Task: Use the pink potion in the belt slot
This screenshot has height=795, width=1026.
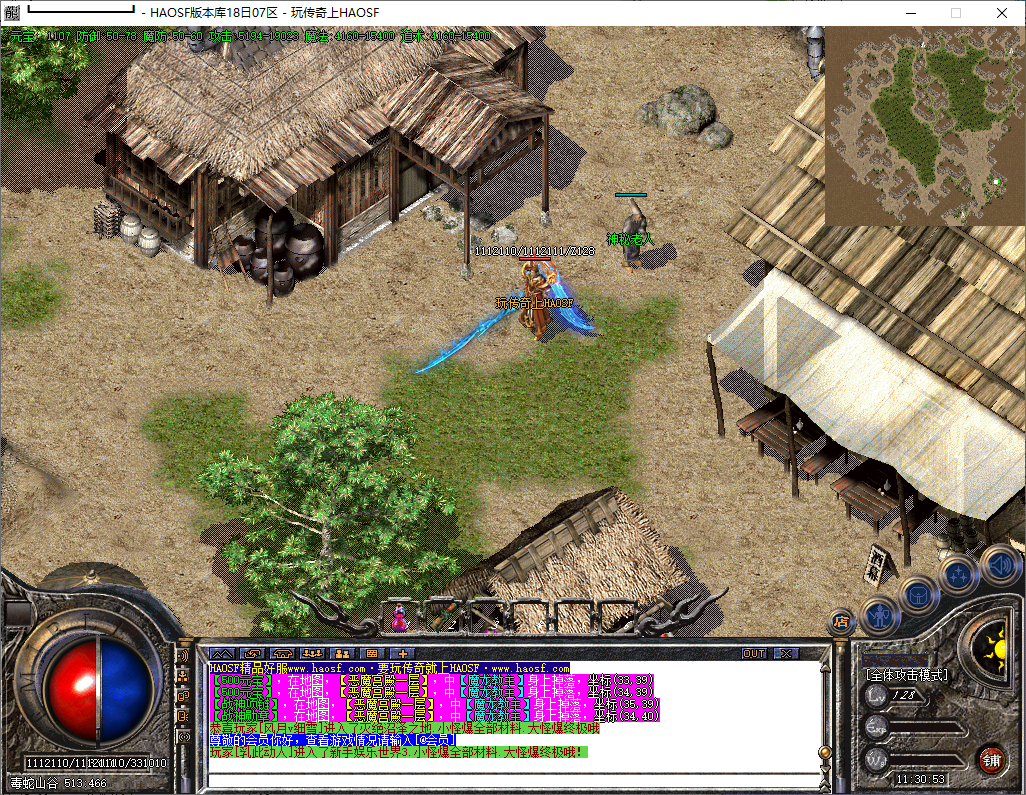Action: [400, 617]
